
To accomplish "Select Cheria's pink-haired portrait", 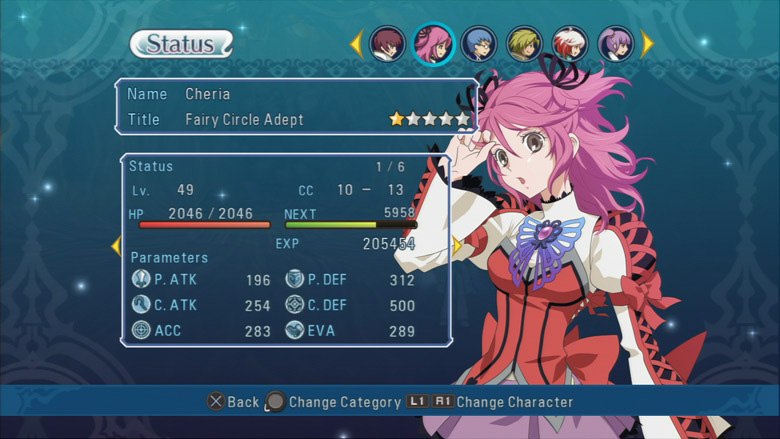I will [x=433, y=43].
